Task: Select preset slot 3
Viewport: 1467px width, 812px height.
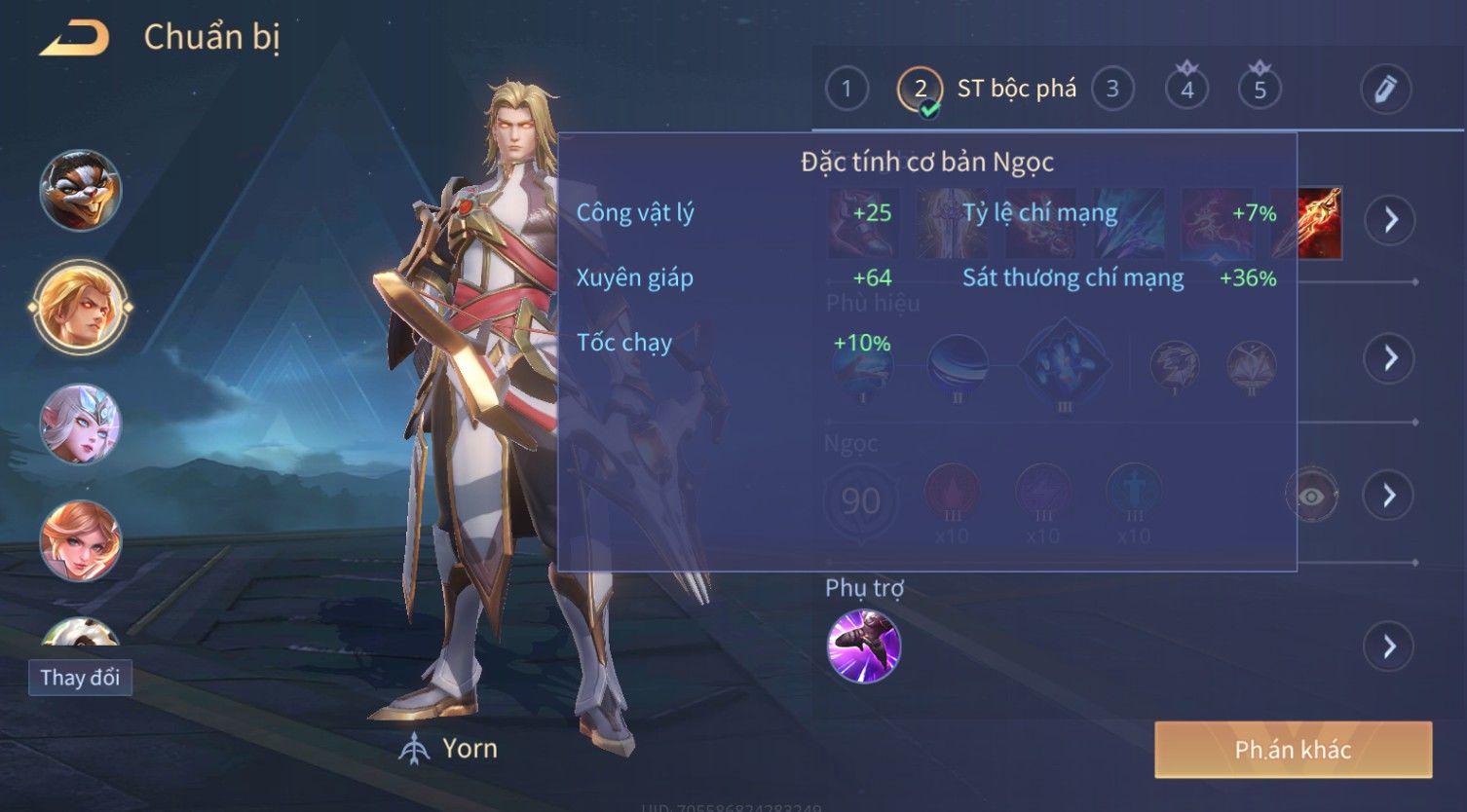Action: tap(1112, 90)
